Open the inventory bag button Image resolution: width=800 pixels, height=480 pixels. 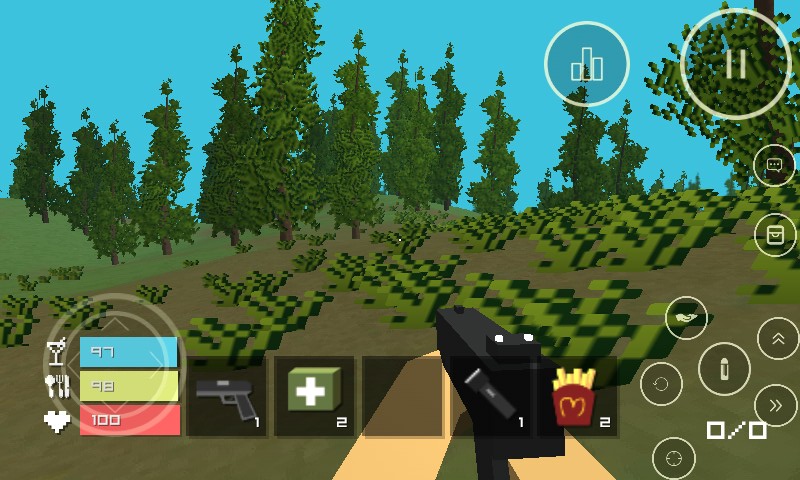click(774, 234)
